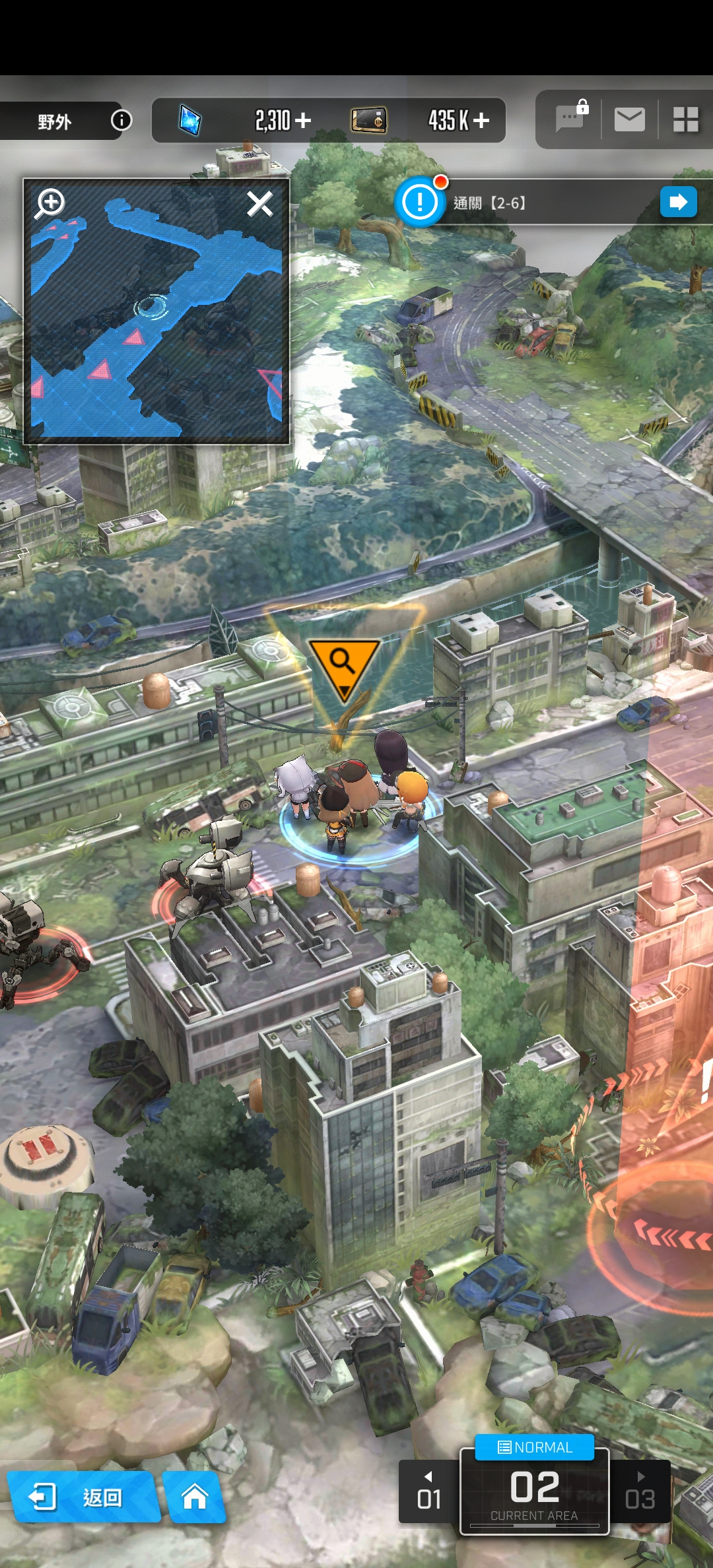The image size is (713, 1568).
Task: Go to home via house button
Action: pos(194,1497)
